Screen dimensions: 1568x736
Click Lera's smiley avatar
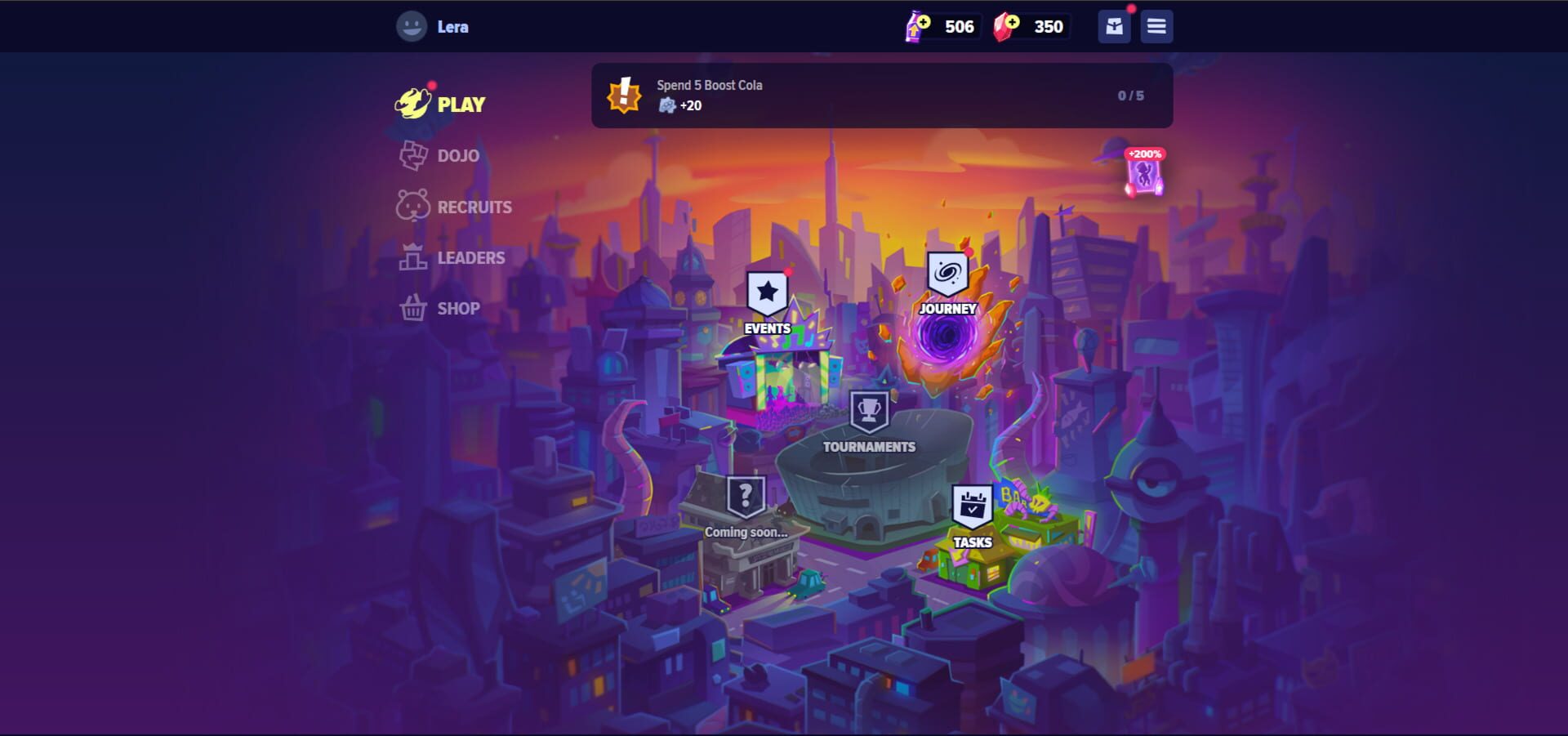(411, 25)
